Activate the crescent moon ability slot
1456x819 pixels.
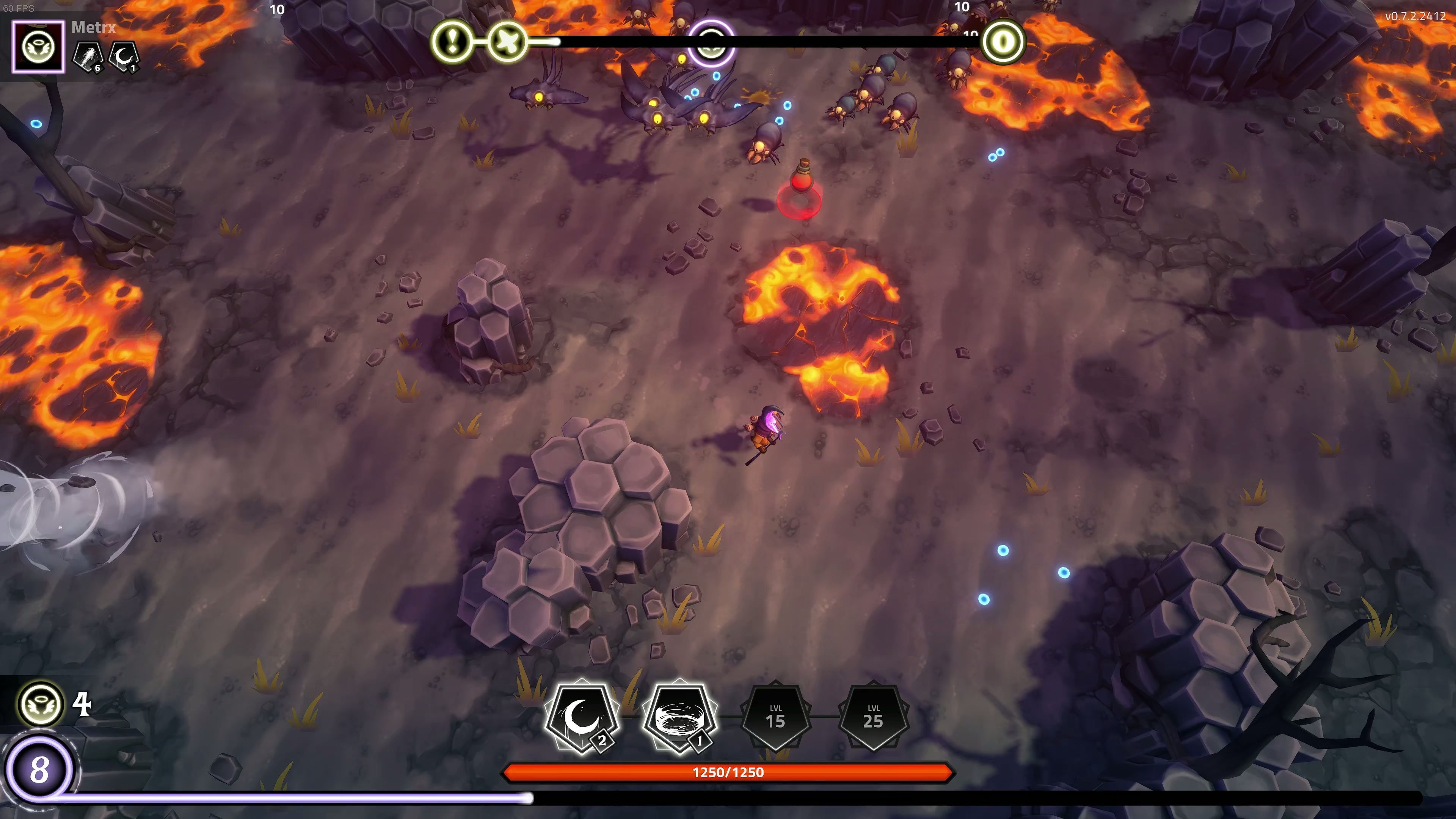click(x=581, y=717)
